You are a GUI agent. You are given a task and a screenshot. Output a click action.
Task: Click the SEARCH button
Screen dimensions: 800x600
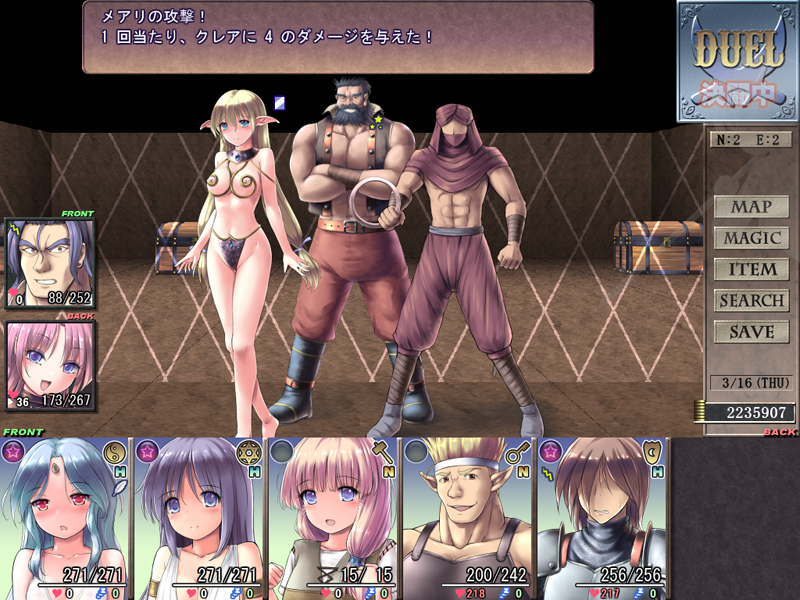coord(751,300)
